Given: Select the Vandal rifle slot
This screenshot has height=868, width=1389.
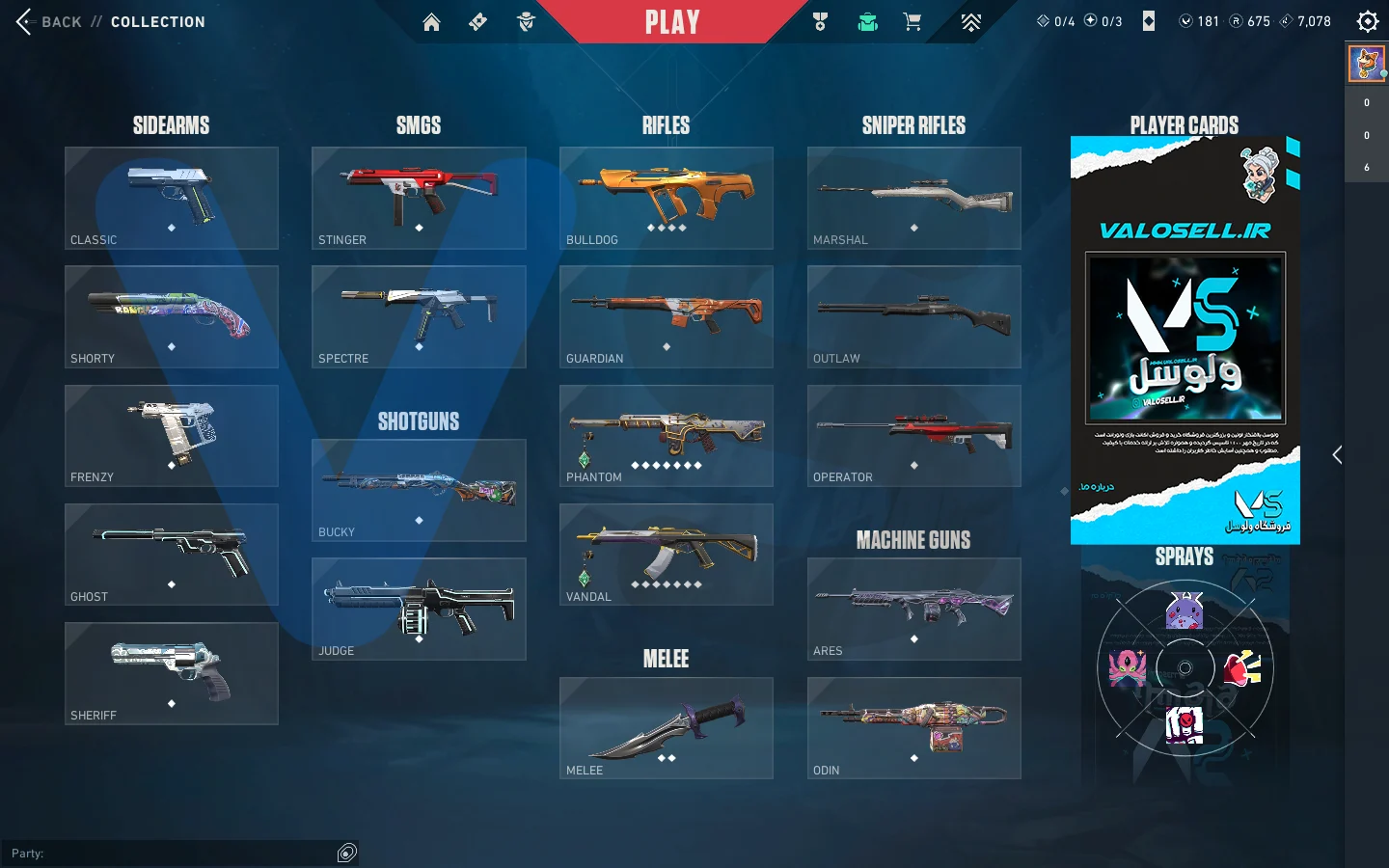Looking at the screenshot, I should [667, 555].
